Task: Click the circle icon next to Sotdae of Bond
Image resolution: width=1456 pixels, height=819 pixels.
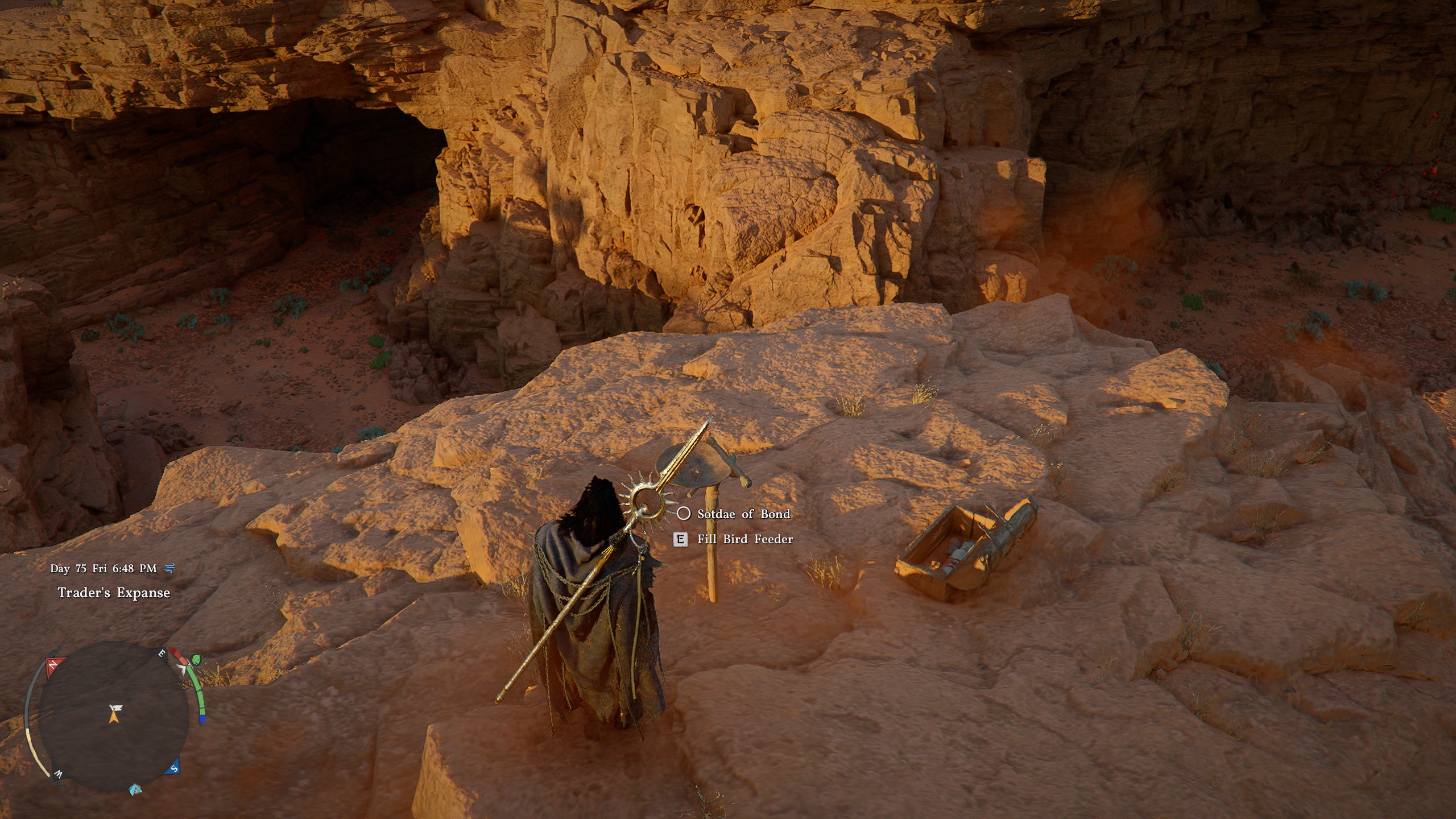Action: (685, 514)
